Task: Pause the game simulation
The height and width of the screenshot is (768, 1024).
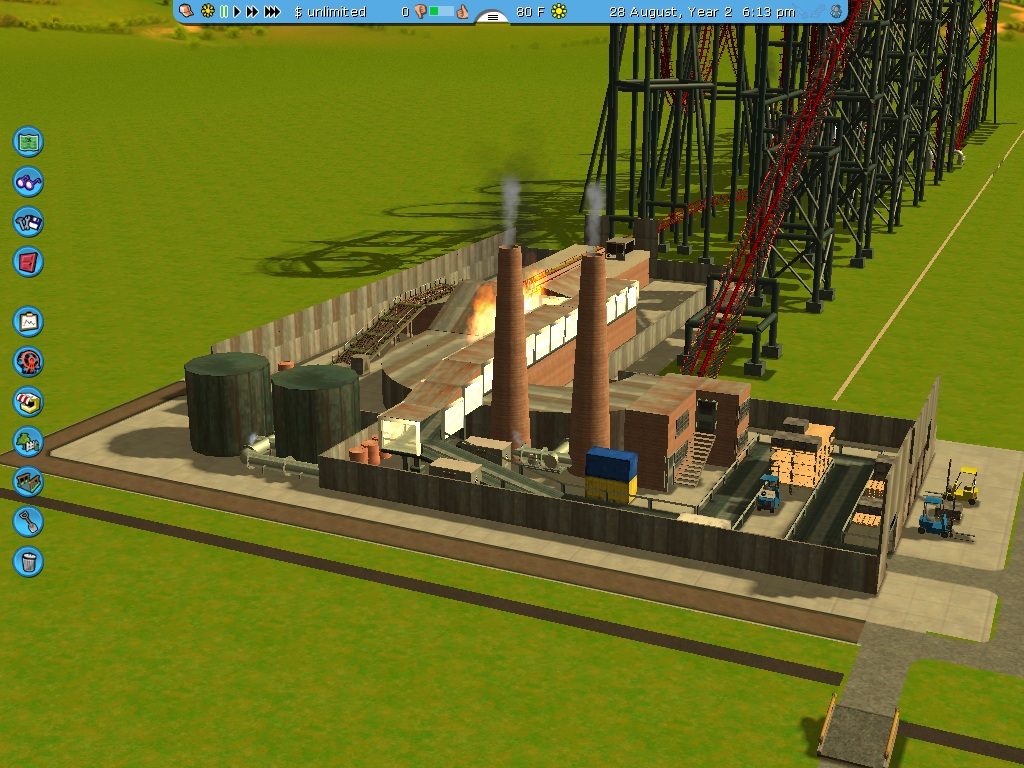Action: coord(224,12)
